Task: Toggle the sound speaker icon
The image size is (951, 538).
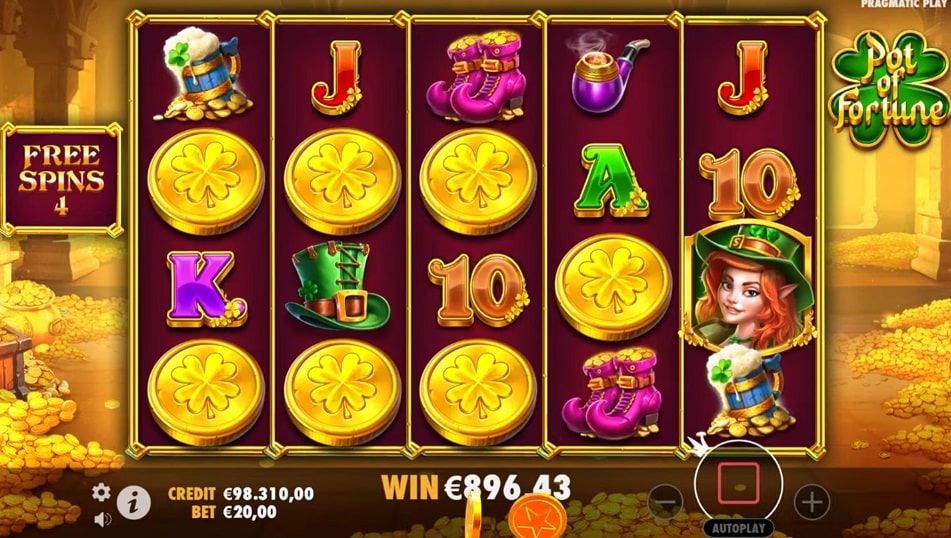Action: (x=101, y=519)
